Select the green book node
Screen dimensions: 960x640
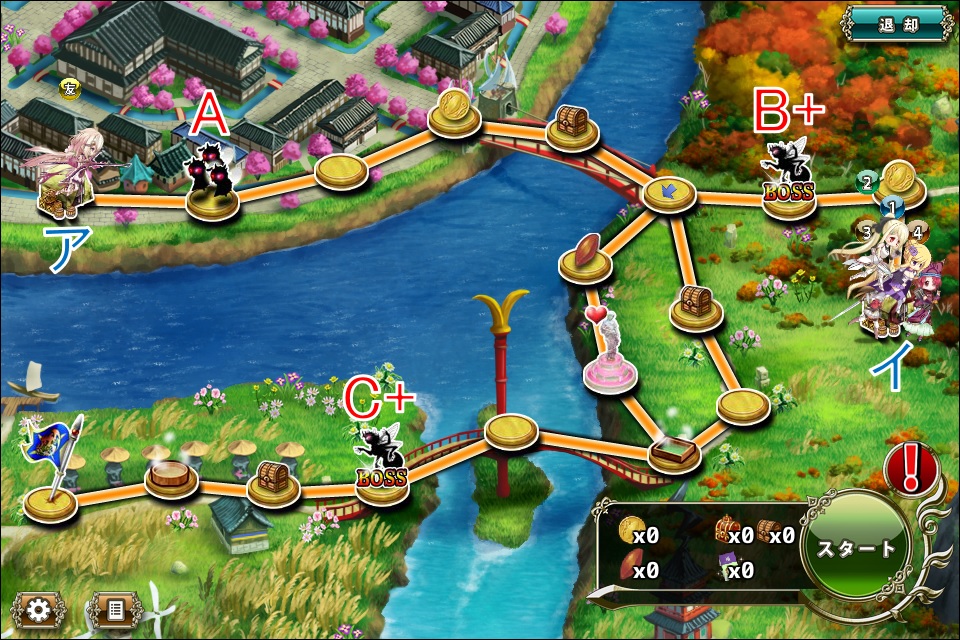click(x=674, y=452)
